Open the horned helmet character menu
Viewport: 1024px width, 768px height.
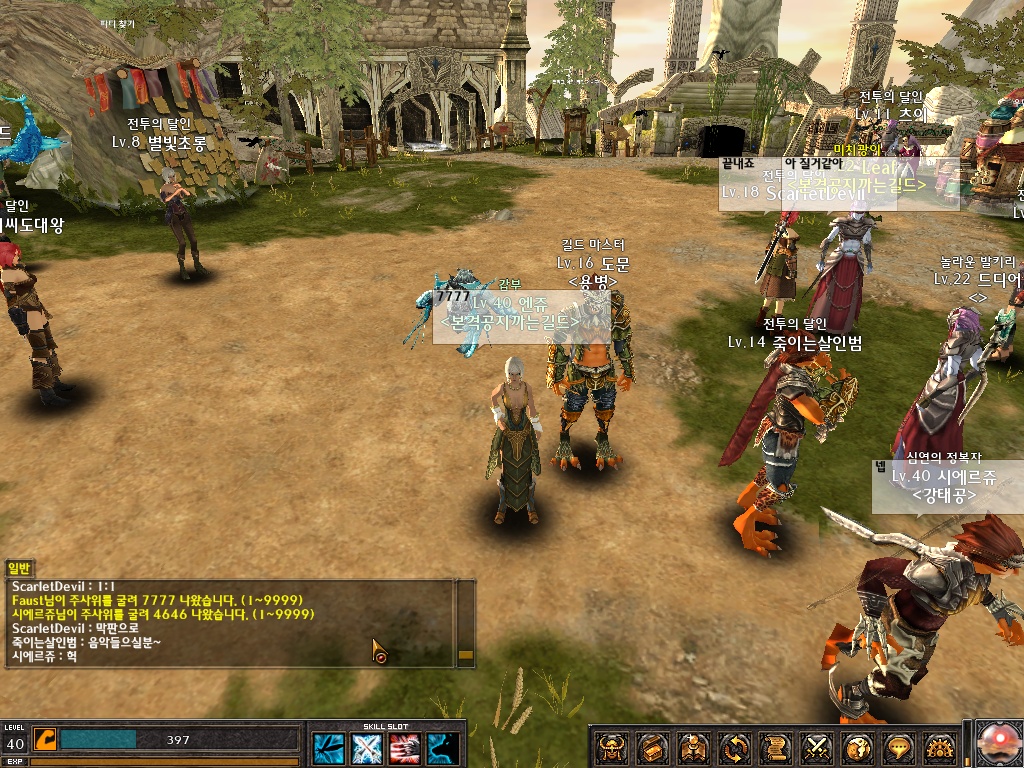click(612, 746)
